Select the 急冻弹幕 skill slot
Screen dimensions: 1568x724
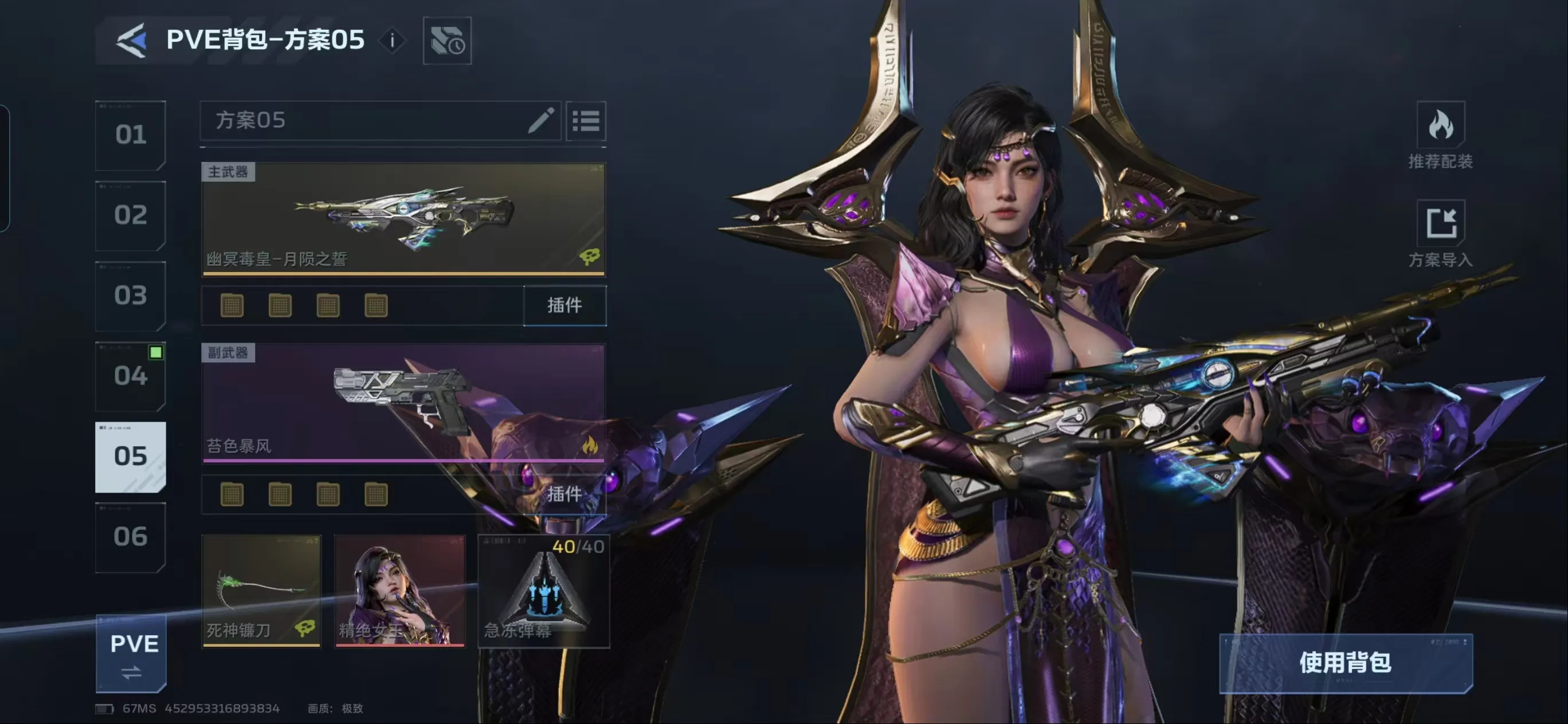543,590
